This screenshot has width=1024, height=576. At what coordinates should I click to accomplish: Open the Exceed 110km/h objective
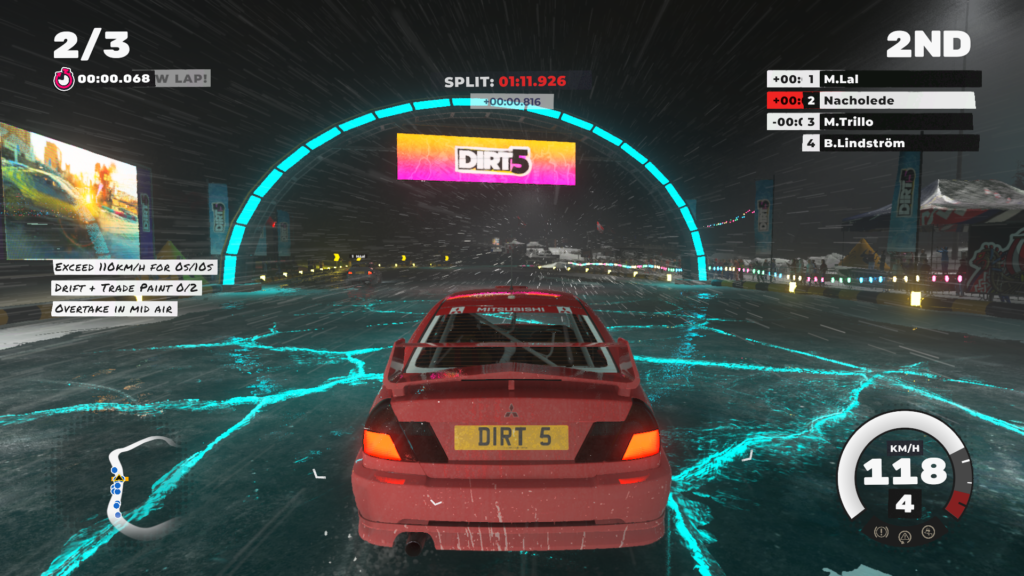pyautogui.click(x=135, y=268)
